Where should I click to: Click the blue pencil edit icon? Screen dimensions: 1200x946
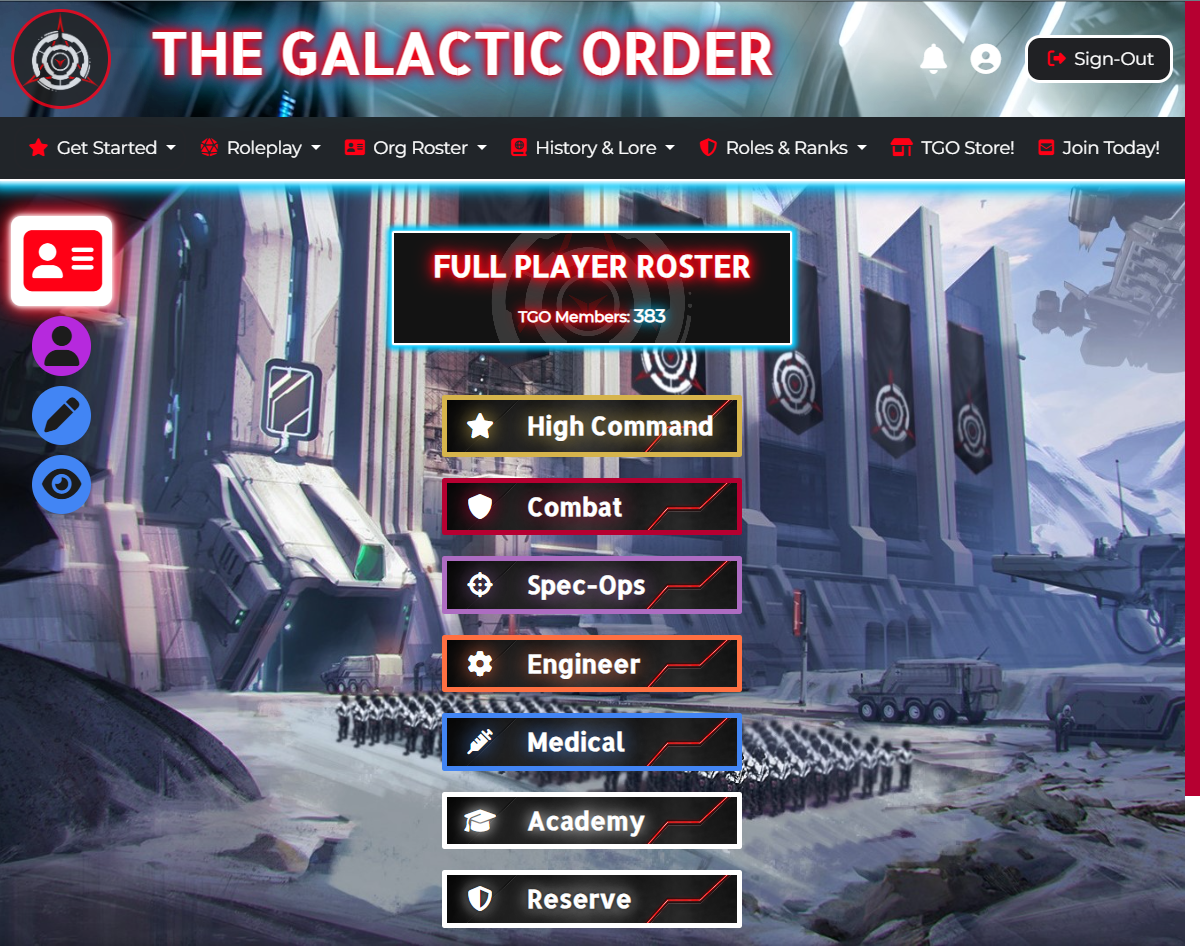(x=62, y=416)
